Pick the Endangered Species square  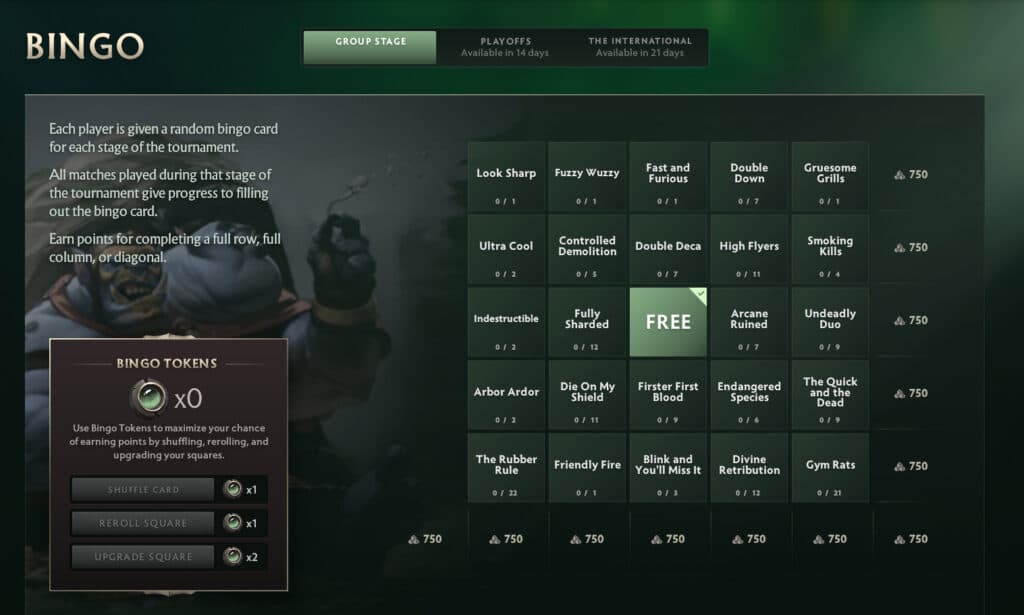[x=749, y=395]
